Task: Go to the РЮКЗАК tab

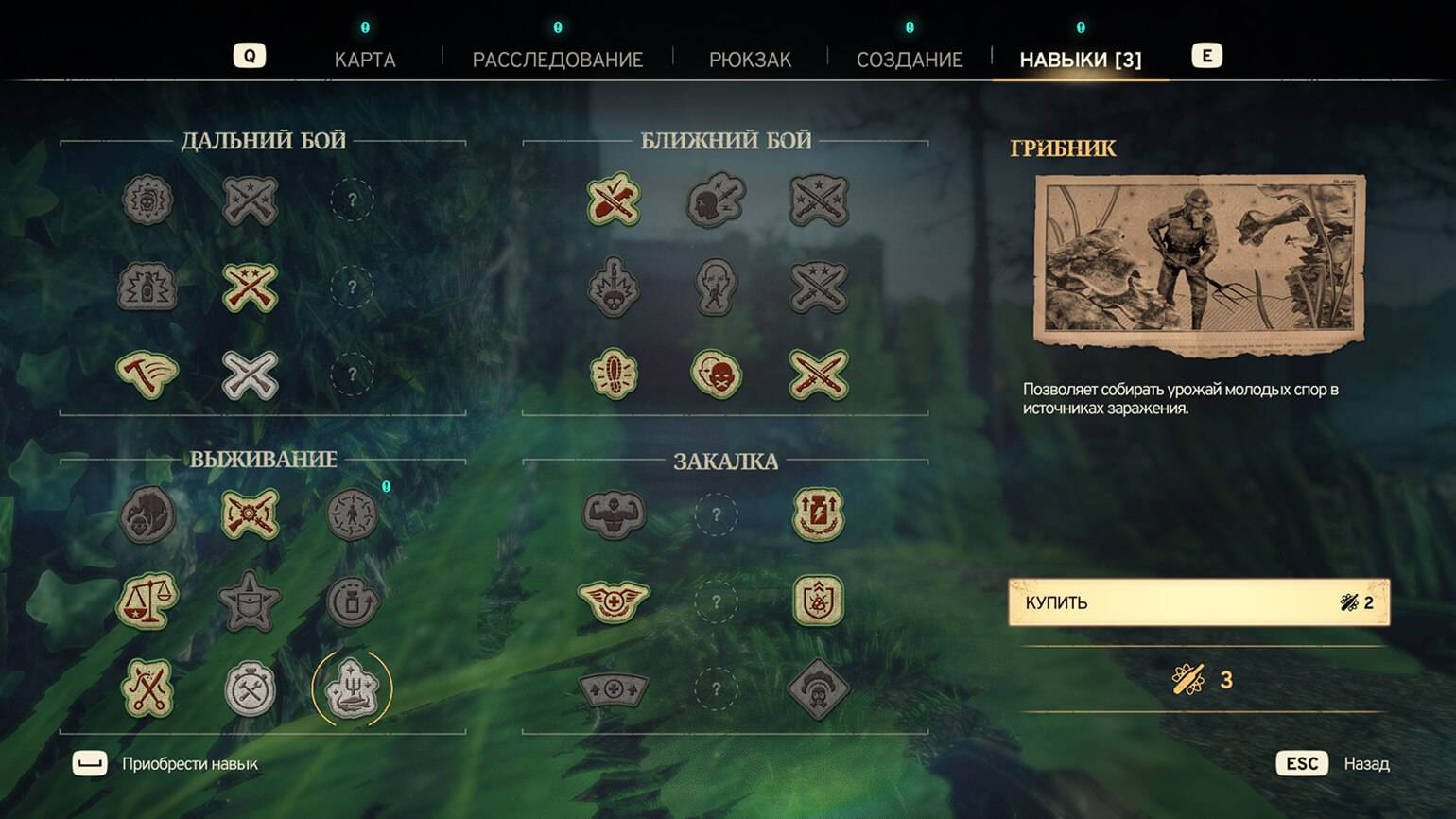Action: [750, 60]
